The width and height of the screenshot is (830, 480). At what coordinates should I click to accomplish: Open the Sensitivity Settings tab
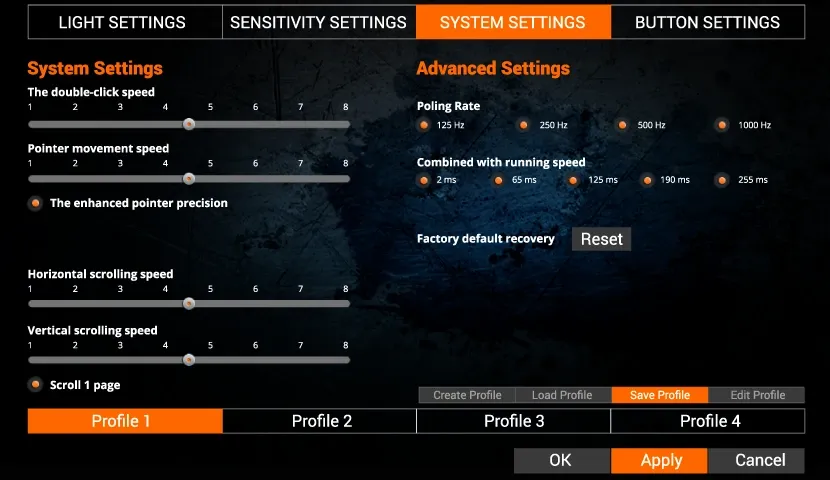coord(318,22)
